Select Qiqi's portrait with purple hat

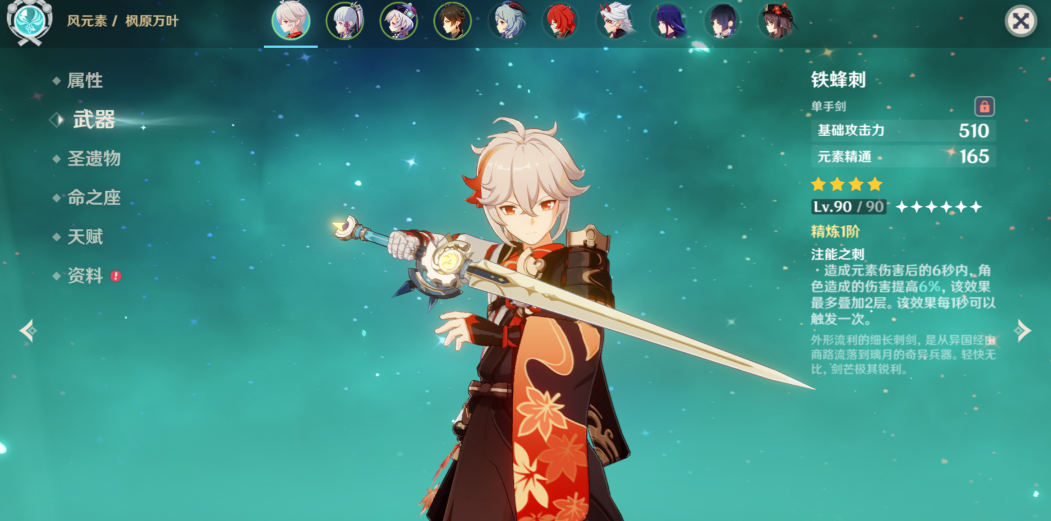(399, 21)
